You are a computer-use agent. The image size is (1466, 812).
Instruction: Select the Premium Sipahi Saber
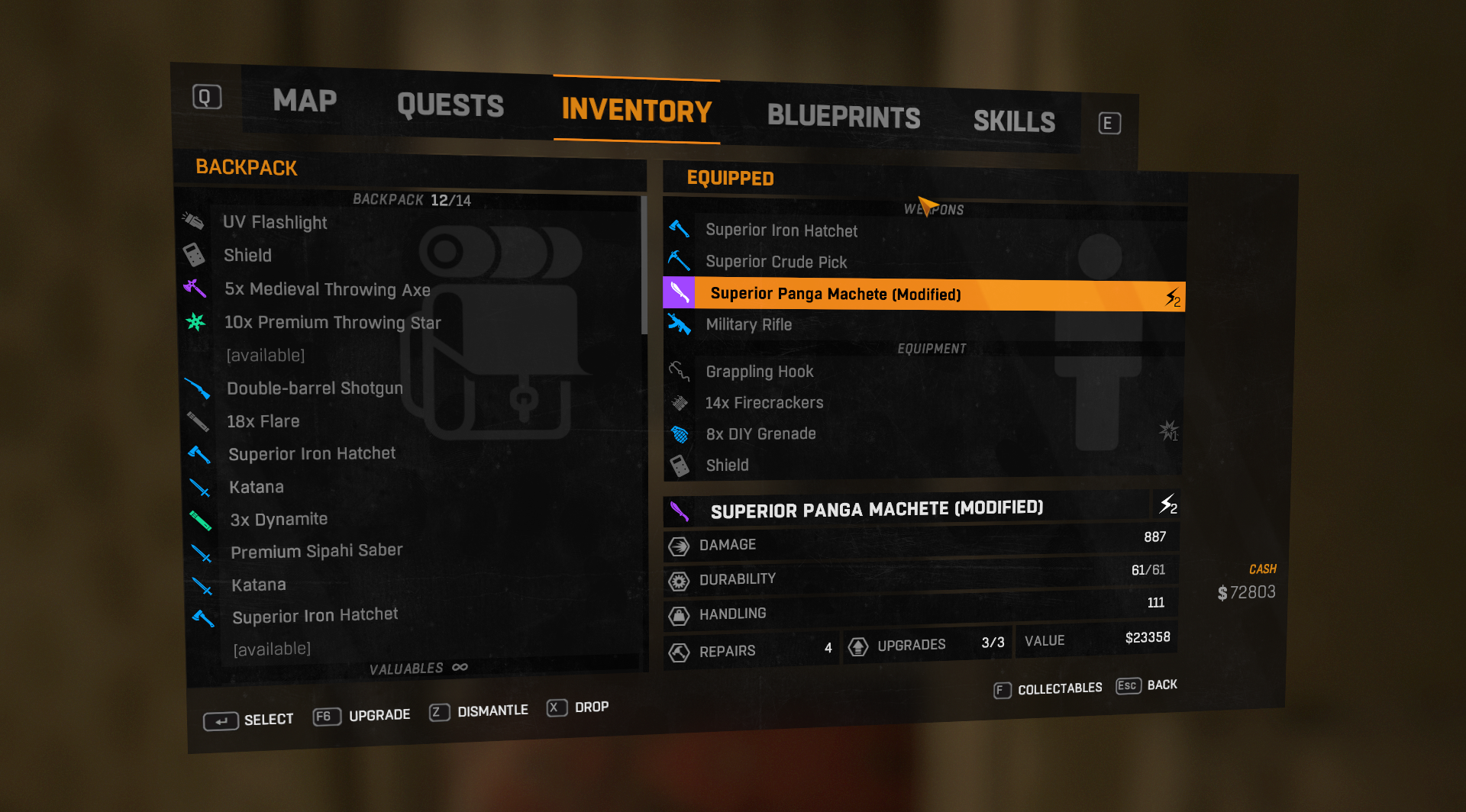316,551
